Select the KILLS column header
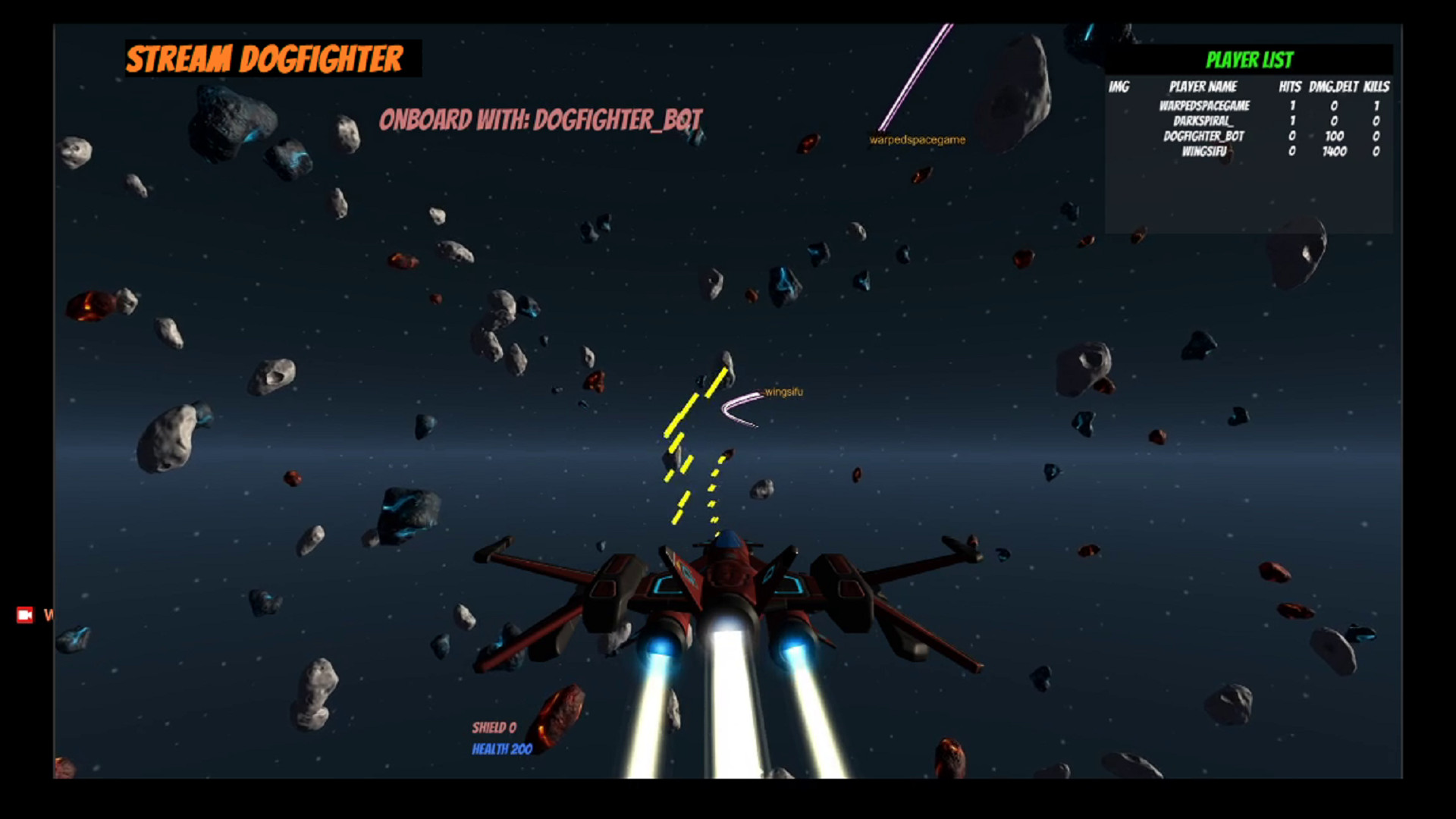Screen dimensions: 1456x819 [1378, 87]
